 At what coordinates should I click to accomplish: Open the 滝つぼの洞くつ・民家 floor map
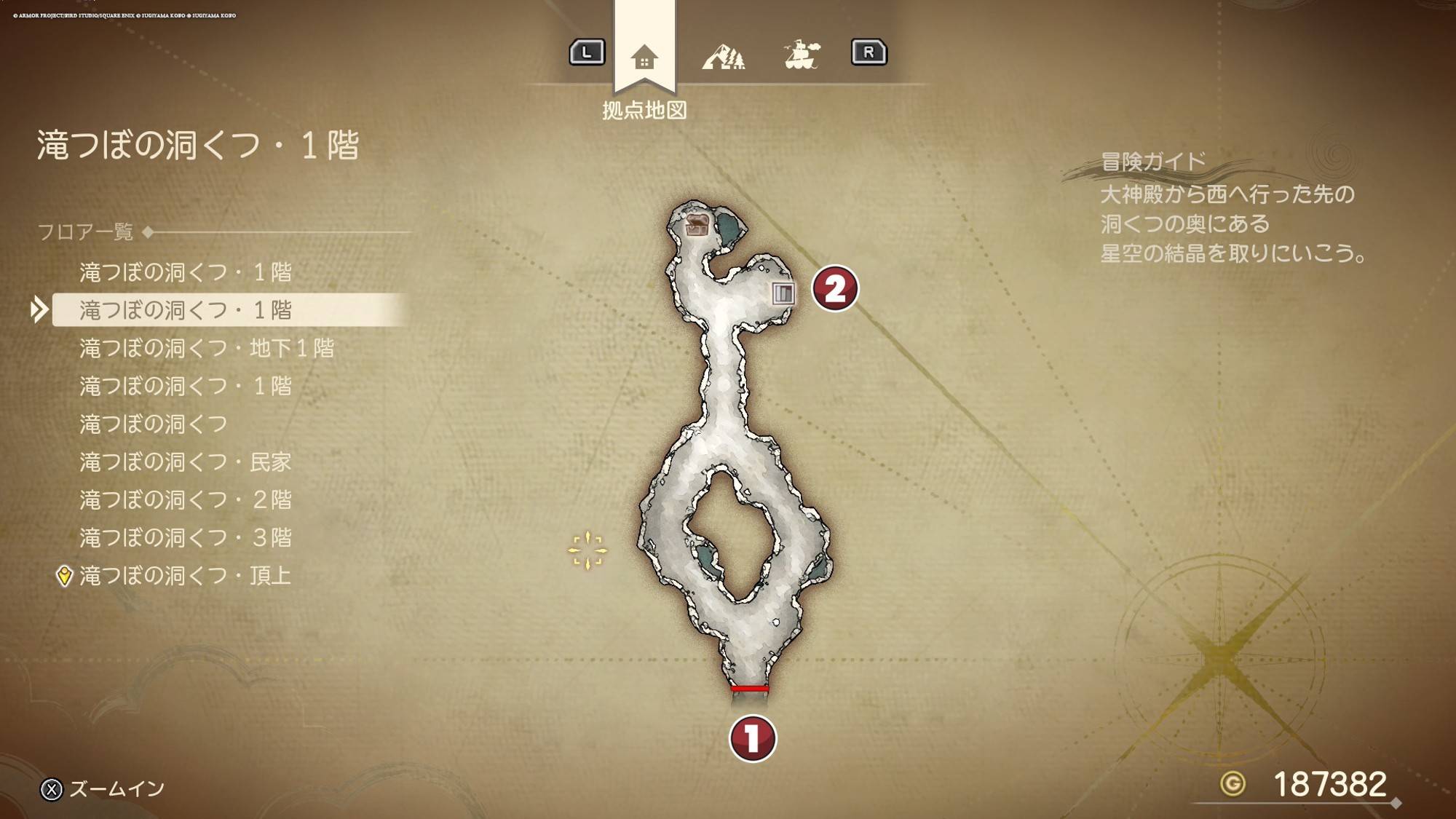[x=186, y=462]
